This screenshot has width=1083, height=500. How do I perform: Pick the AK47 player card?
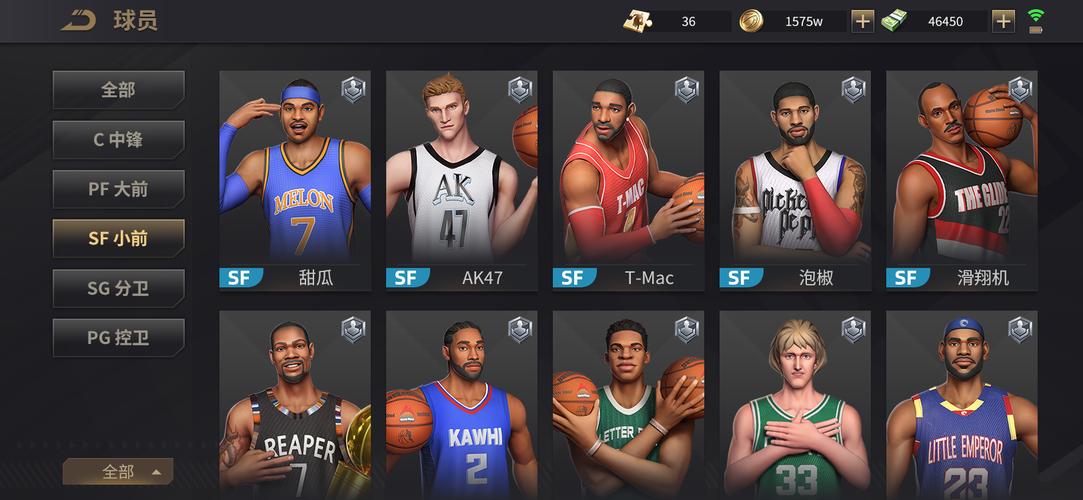(x=461, y=180)
